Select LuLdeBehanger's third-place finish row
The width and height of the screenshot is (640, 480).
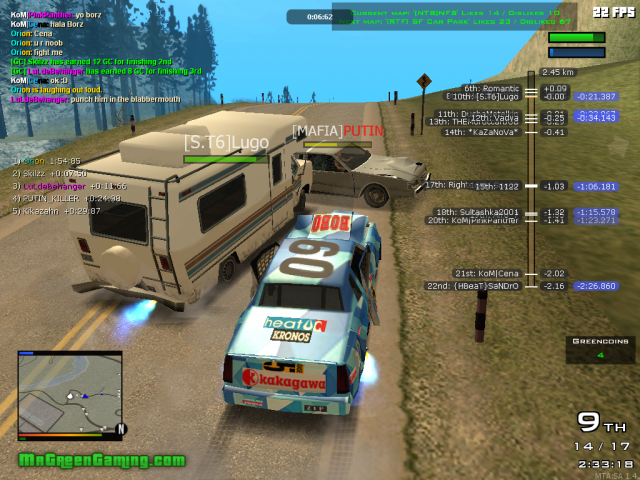(x=70, y=186)
